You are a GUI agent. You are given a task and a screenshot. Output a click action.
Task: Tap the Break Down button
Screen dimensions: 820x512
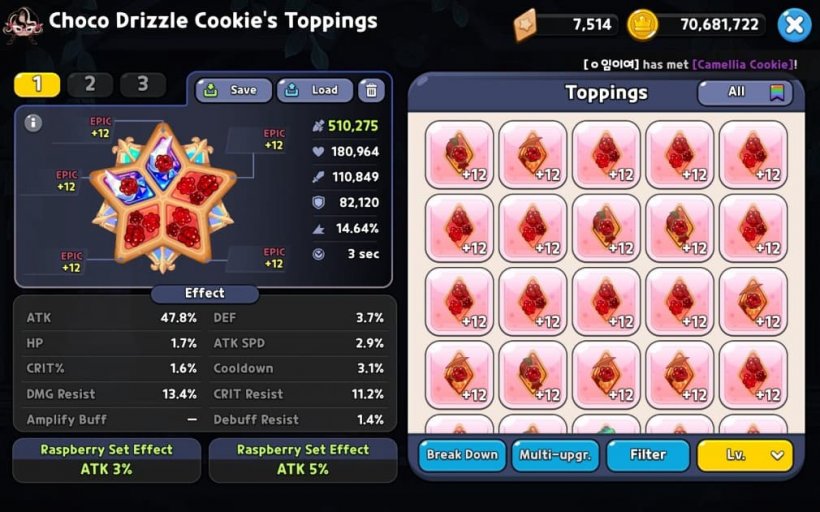tap(462, 455)
